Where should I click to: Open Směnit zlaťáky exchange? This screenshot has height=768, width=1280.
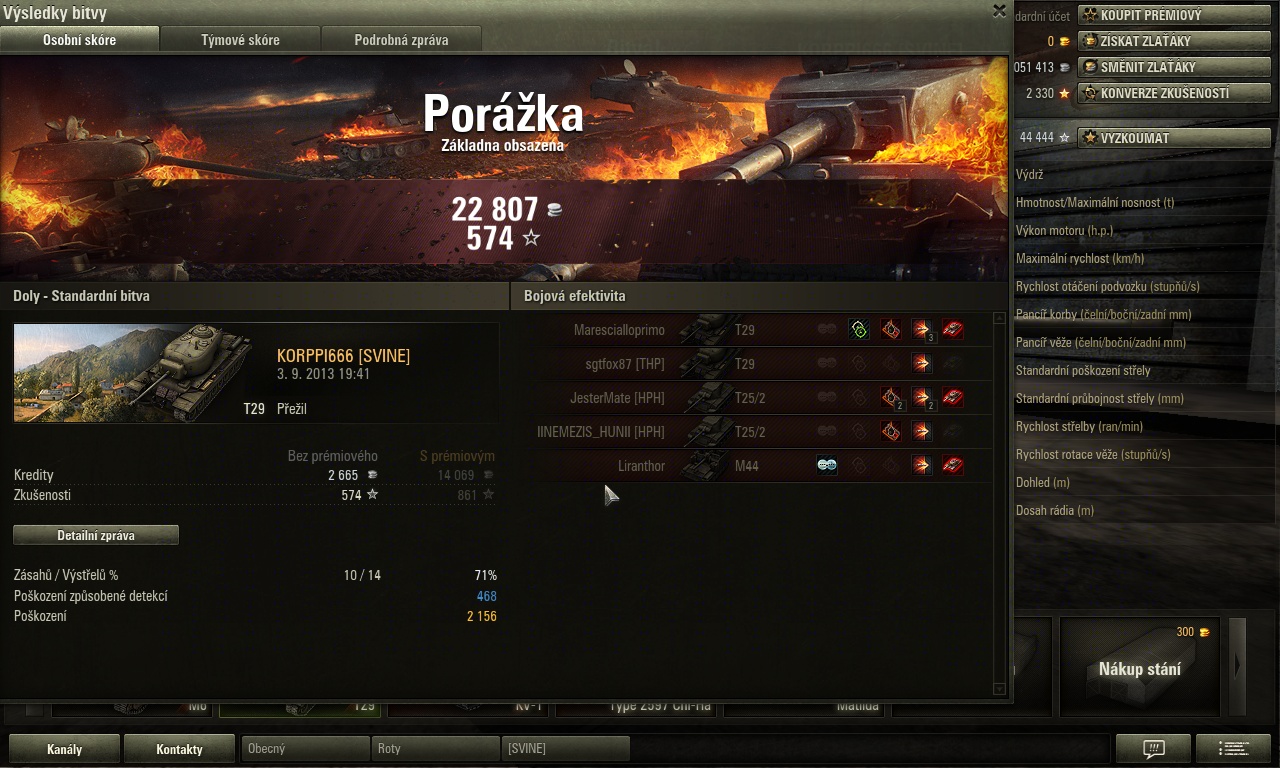[1174, 67]
